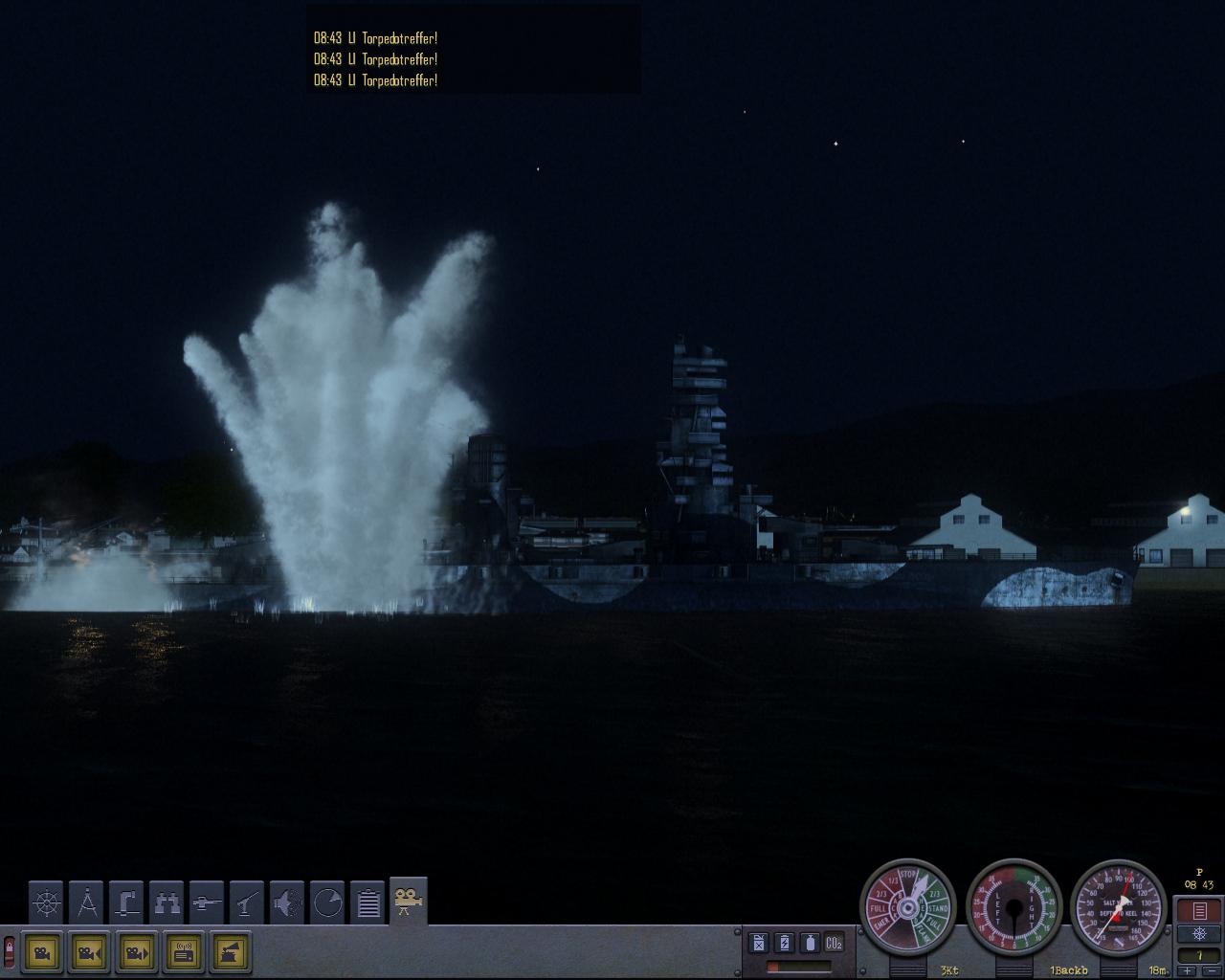Open the binoculars bridge view
The image size is (1225, 980).
click(167, 902)
